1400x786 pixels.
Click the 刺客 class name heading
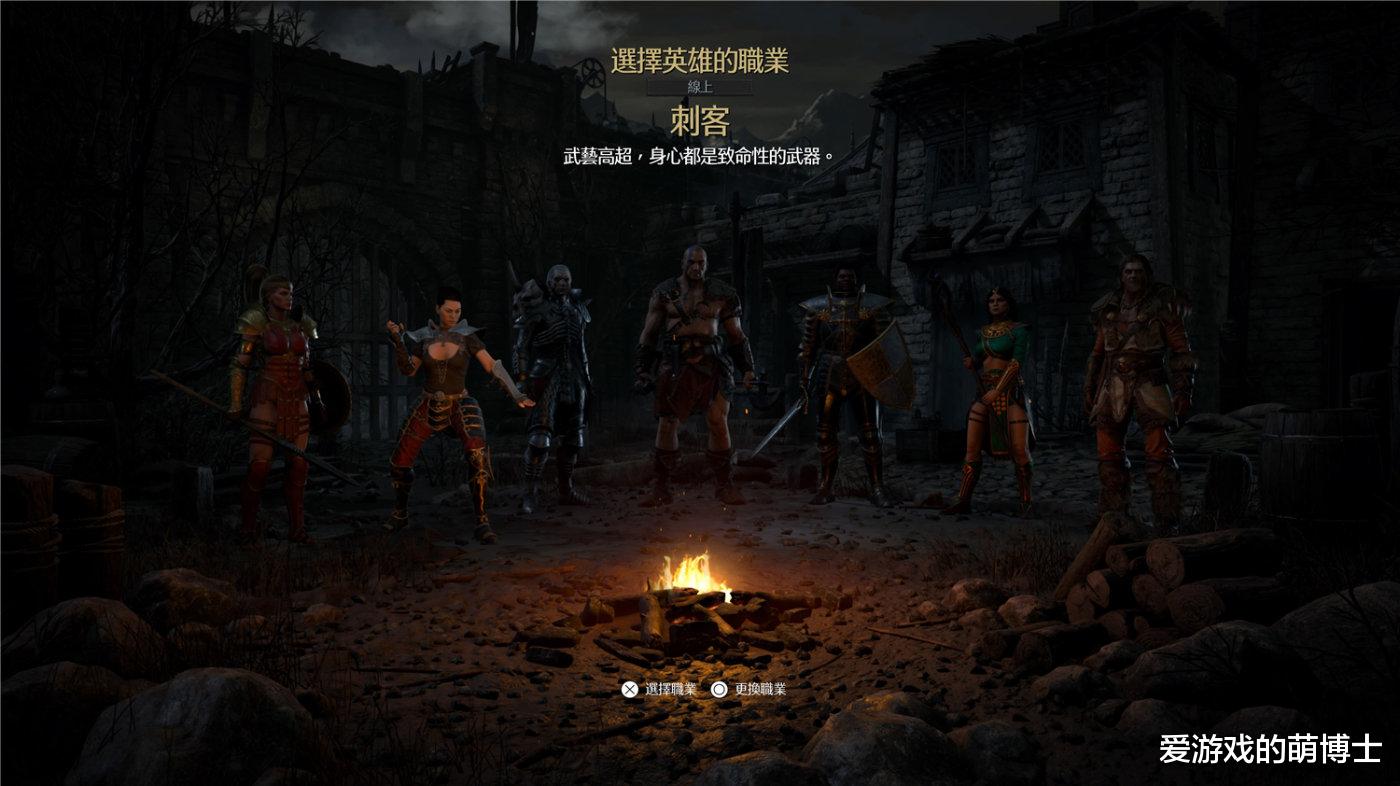[699, 120]
